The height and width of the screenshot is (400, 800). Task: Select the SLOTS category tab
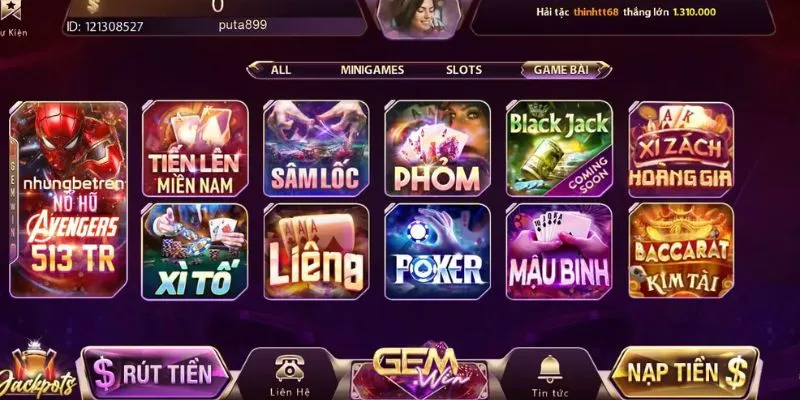tap(464, 70)
